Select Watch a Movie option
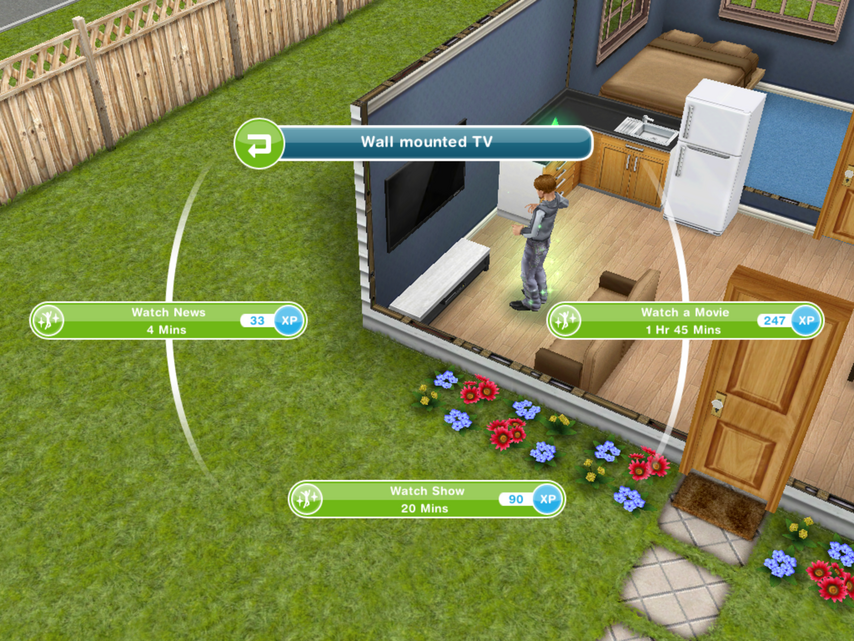854x641 pixels. click(684, 320)
